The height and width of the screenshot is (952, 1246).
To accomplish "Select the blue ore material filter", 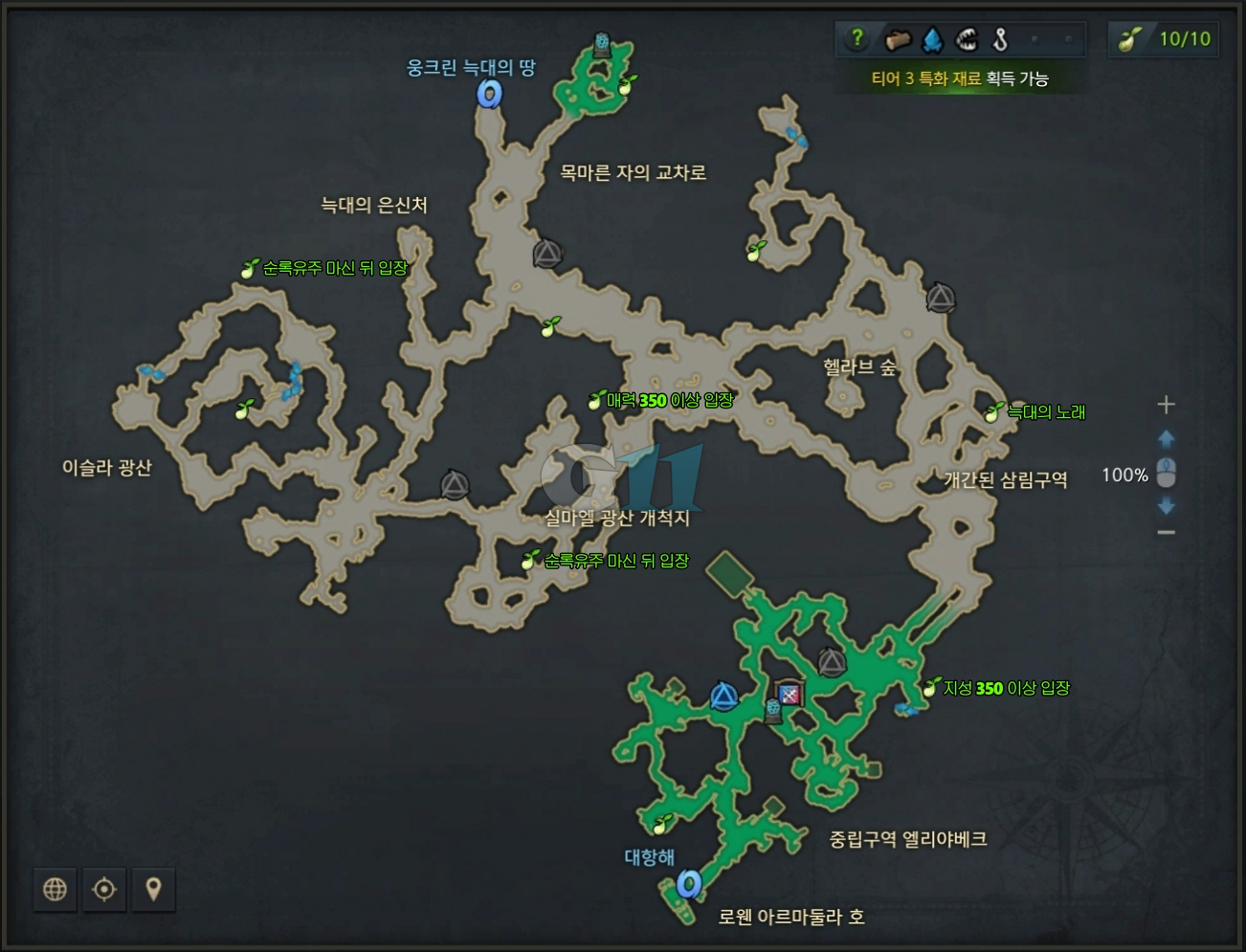I will click(x=931, y=38).
